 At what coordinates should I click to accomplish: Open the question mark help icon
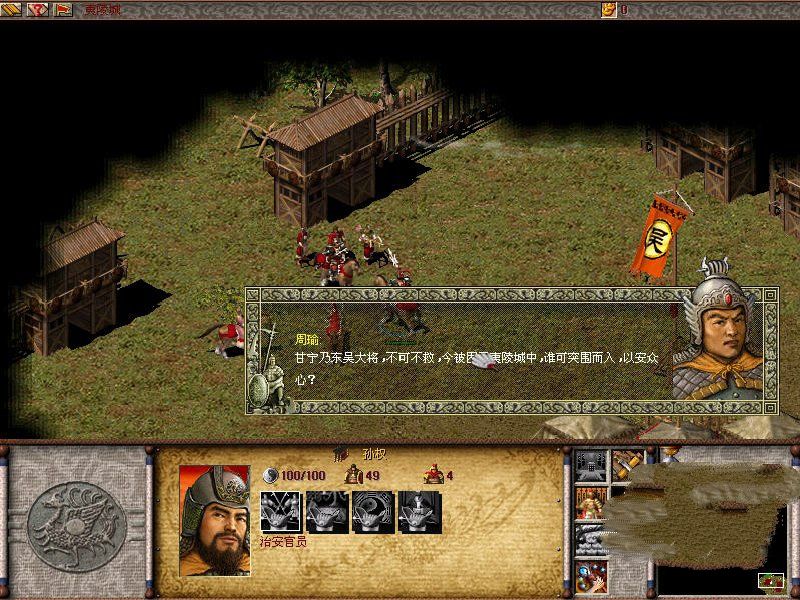coord(40,10)
